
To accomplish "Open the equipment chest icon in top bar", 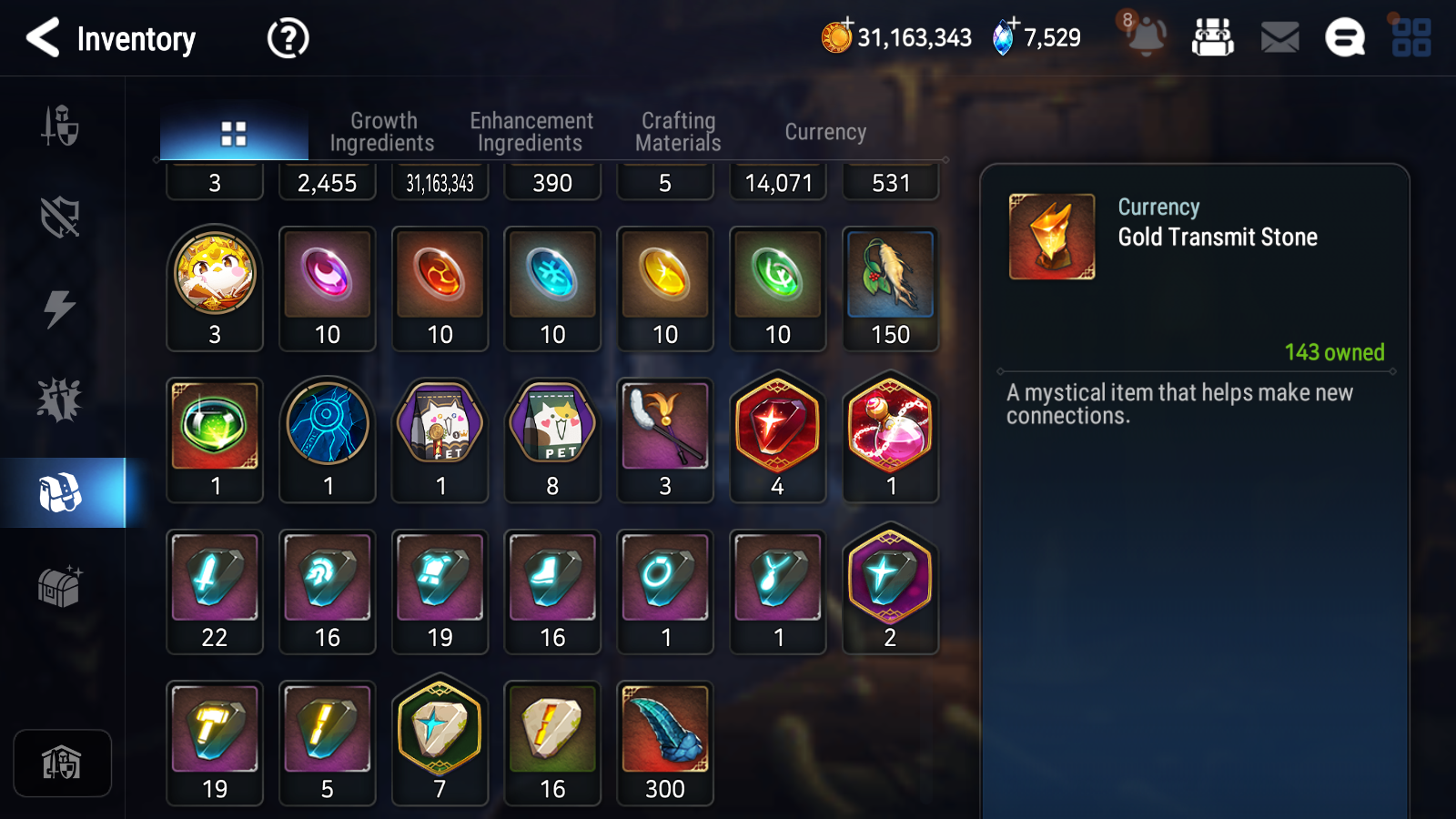I will tap(1214, 38).
